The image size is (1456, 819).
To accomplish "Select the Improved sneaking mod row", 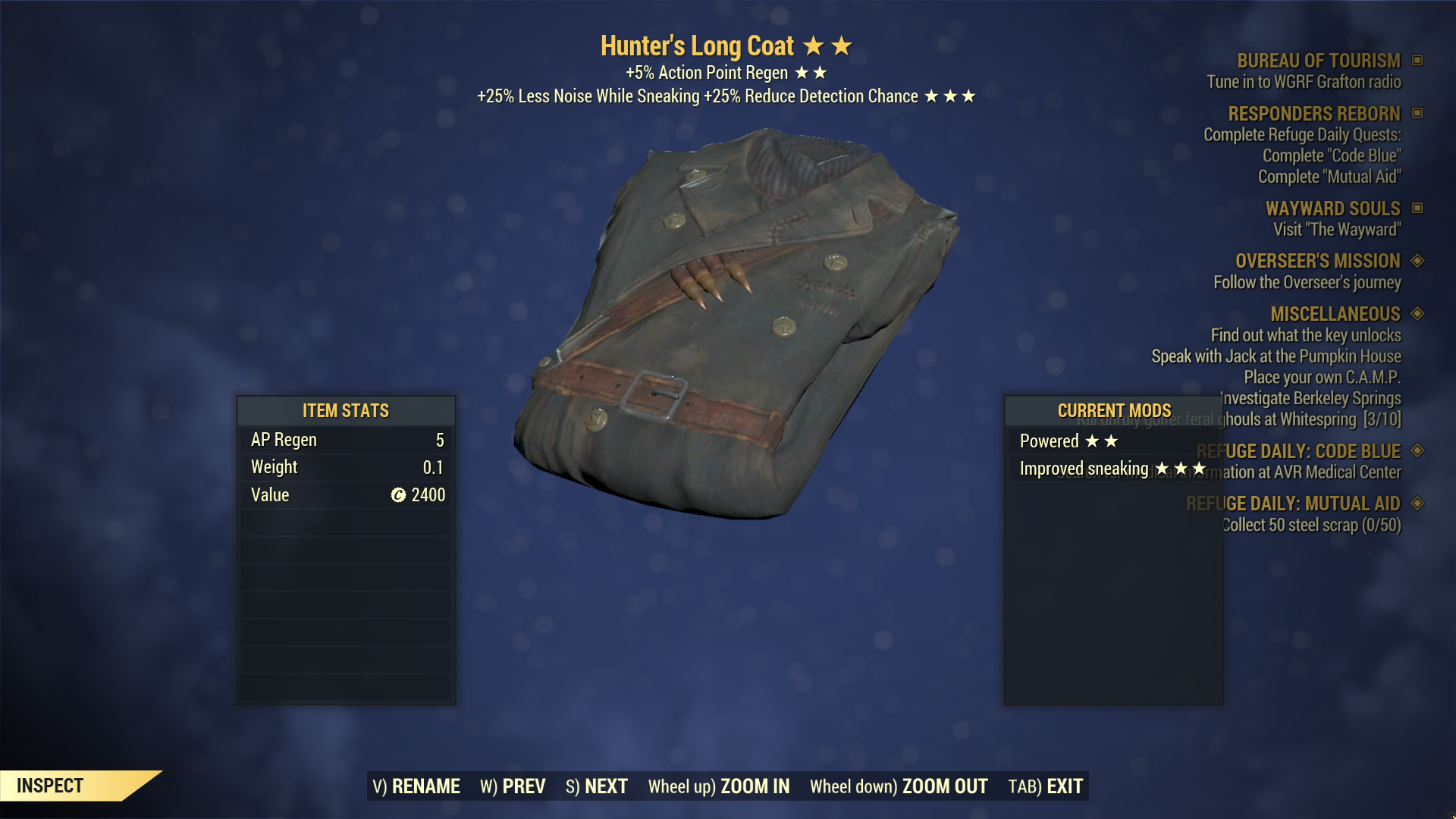I will pyautogui.click(x=1111, y=469).
